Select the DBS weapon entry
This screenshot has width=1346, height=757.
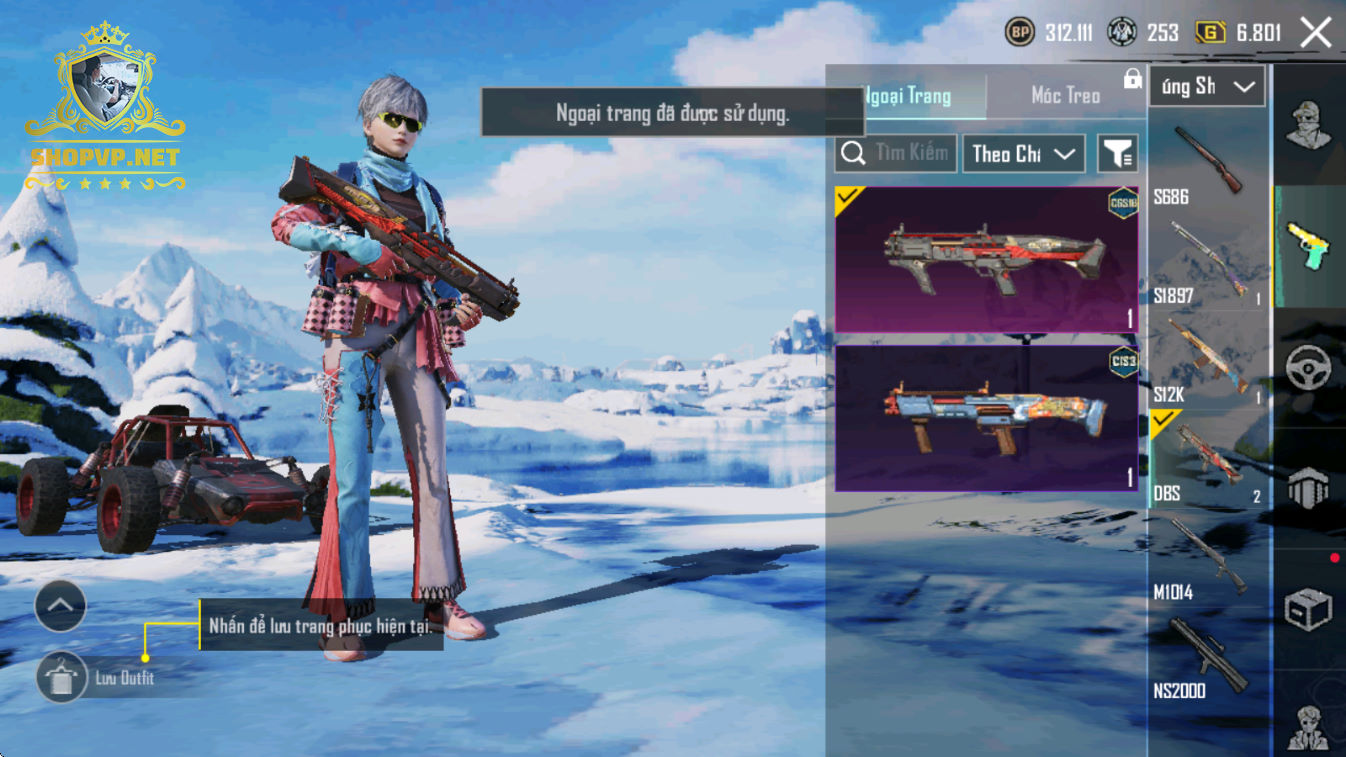(x=1207, y=459)
